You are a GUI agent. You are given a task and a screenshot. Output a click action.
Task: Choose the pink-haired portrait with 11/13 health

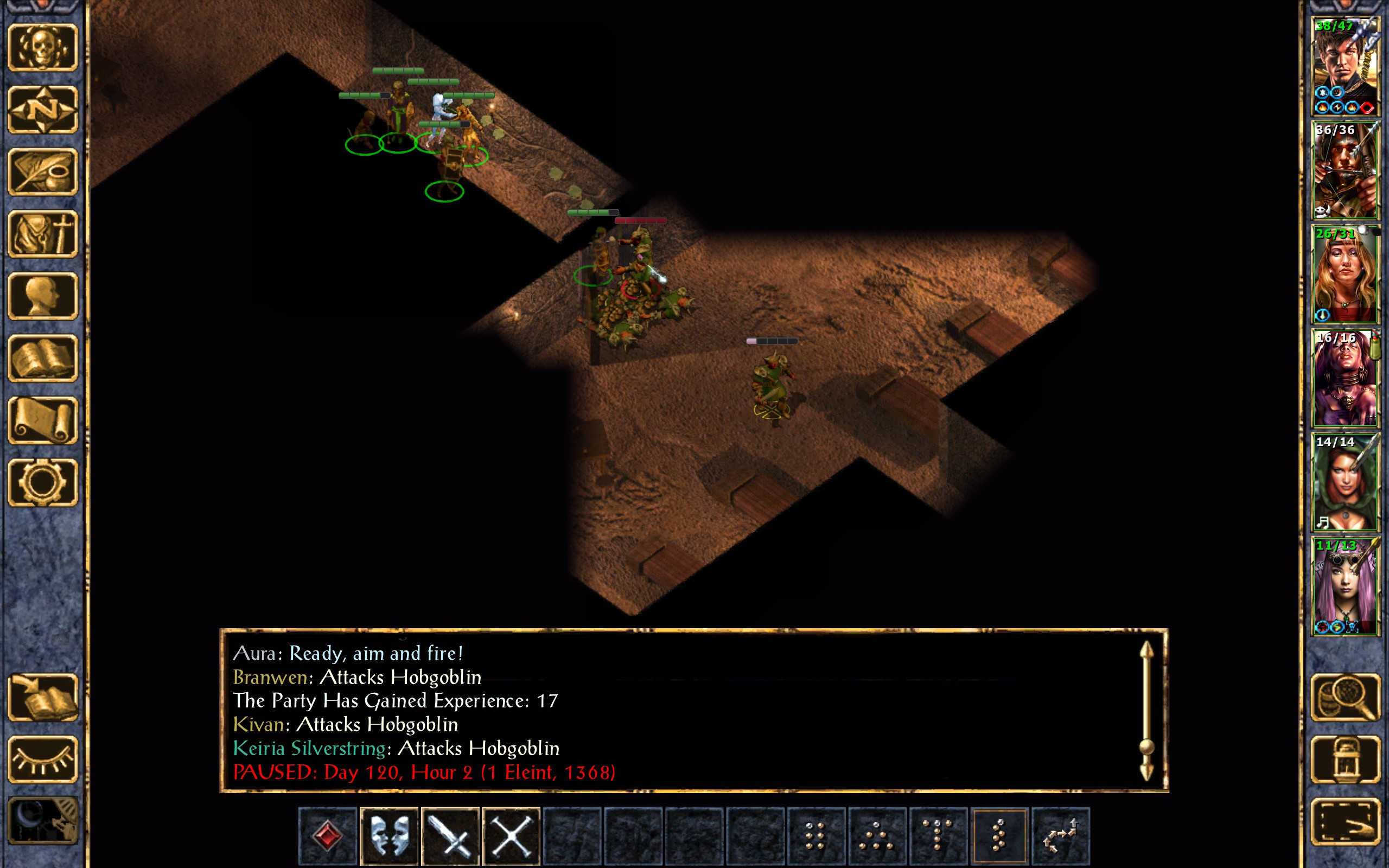pos(1346,586)
